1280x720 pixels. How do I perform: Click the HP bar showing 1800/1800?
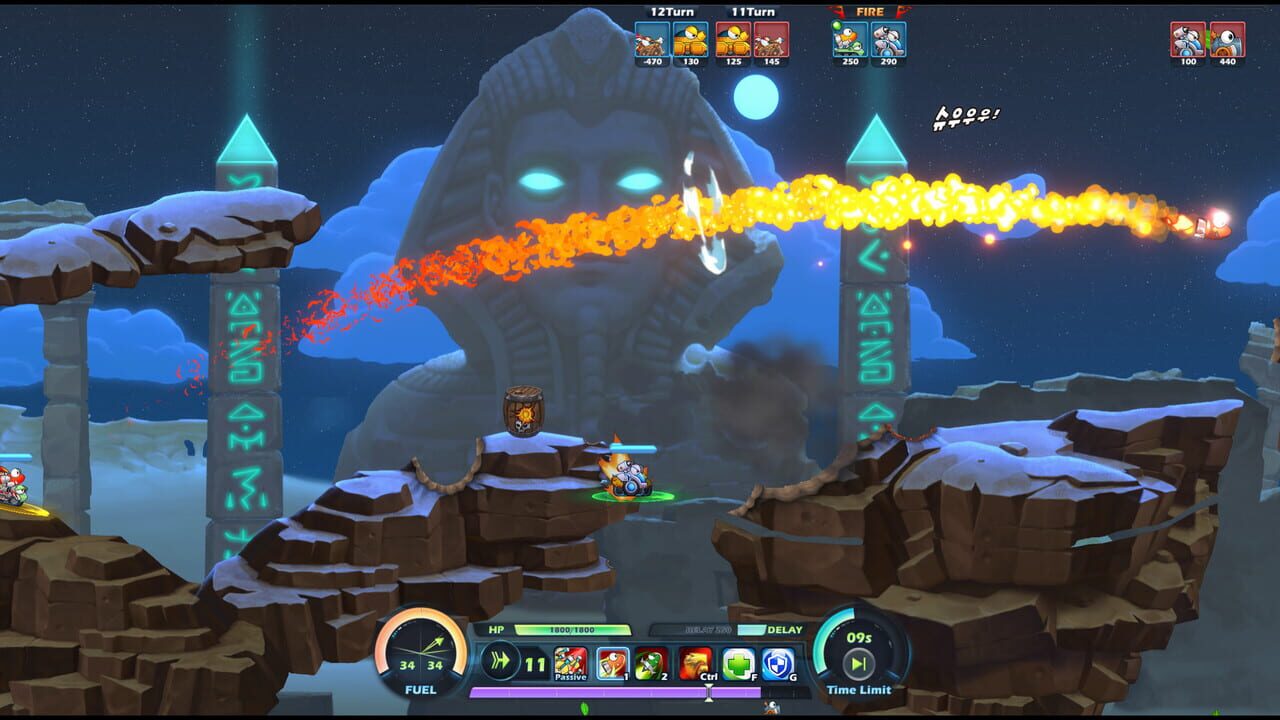click(575, 629)
